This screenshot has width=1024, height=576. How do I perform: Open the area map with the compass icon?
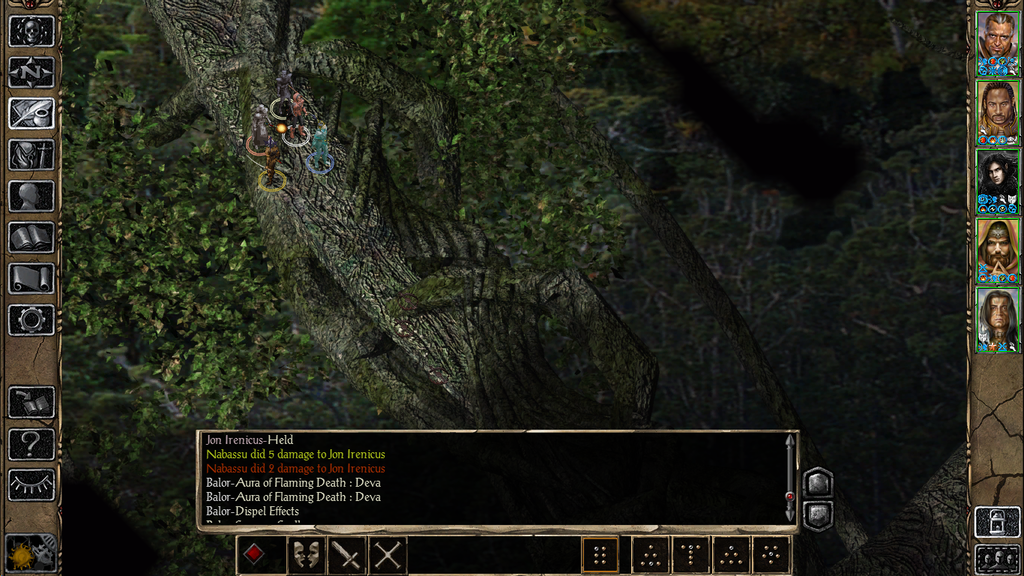[31, 72]
